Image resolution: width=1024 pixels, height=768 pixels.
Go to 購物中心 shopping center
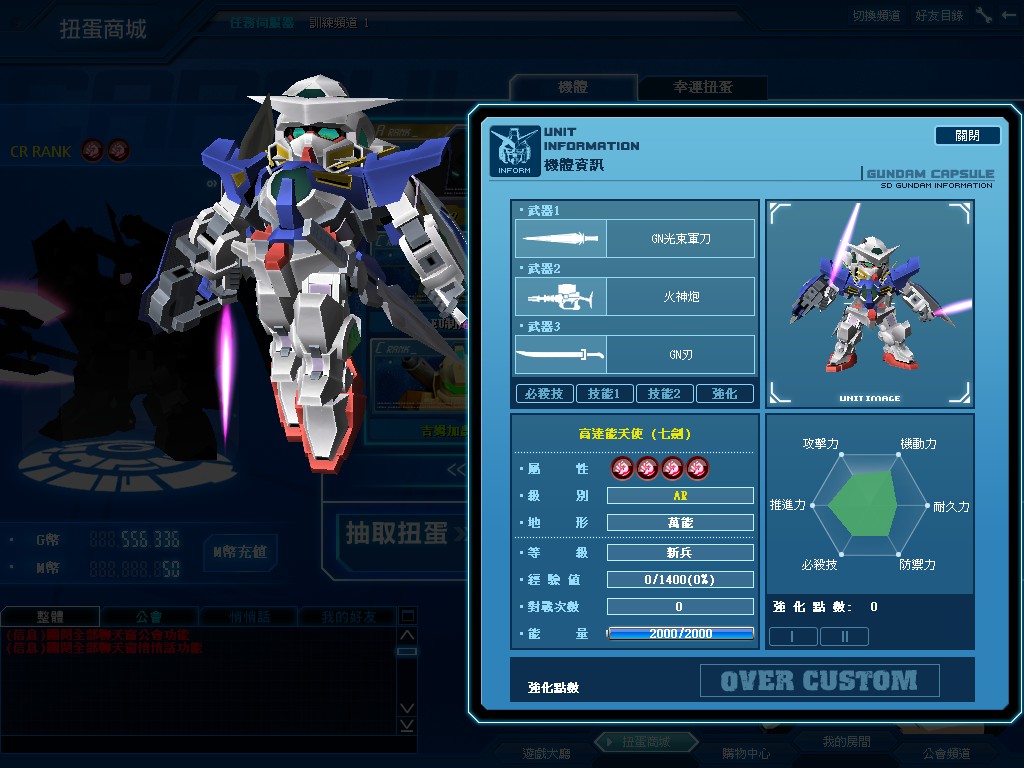[746, 753]
